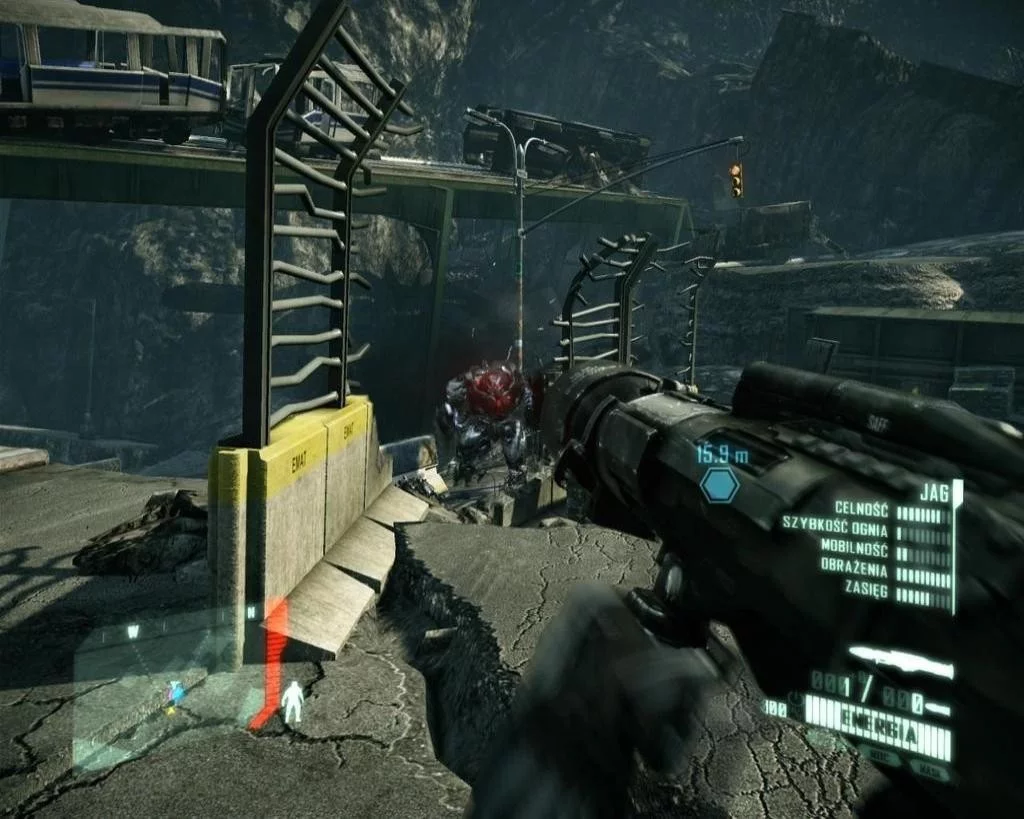
Task: Select the hexagonal objective waypoint marker
Action: pos(719,486)
